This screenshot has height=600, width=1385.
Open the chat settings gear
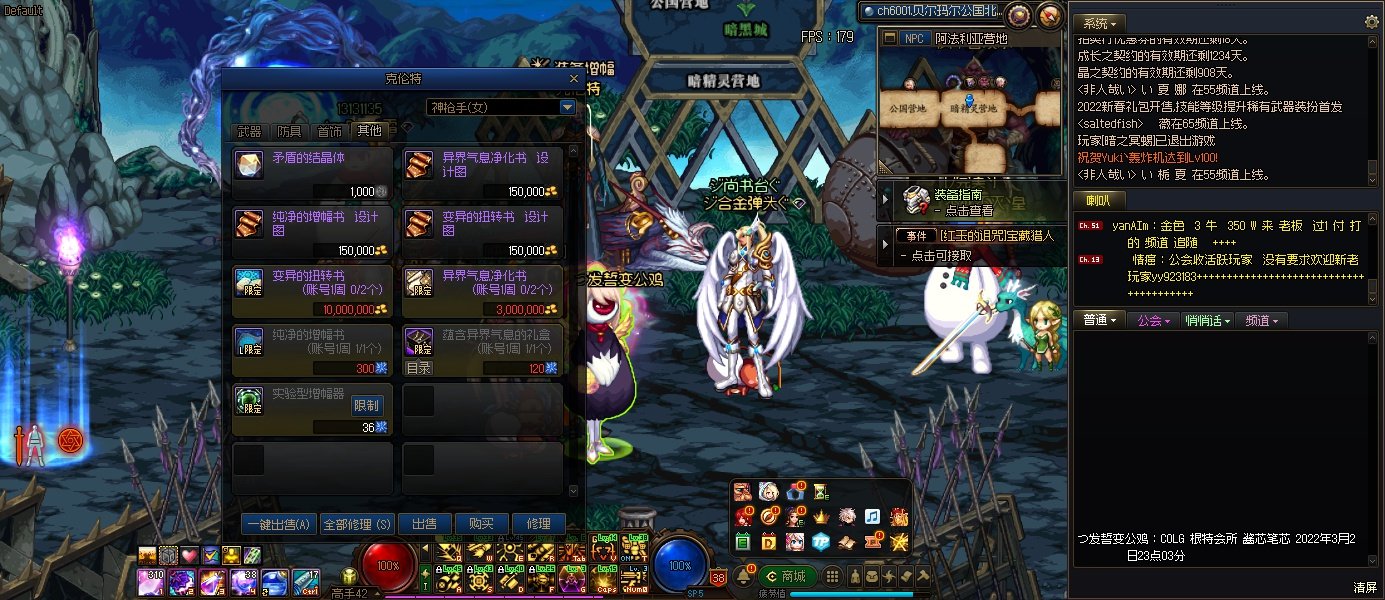tap(1371, 22)
